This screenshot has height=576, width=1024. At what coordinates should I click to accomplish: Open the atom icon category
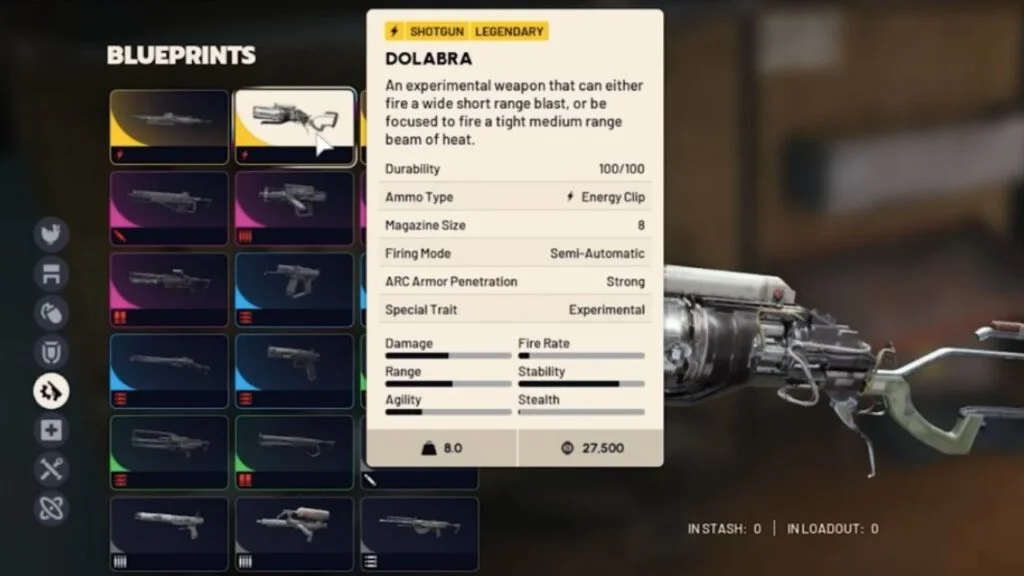[x=51, y=508]
